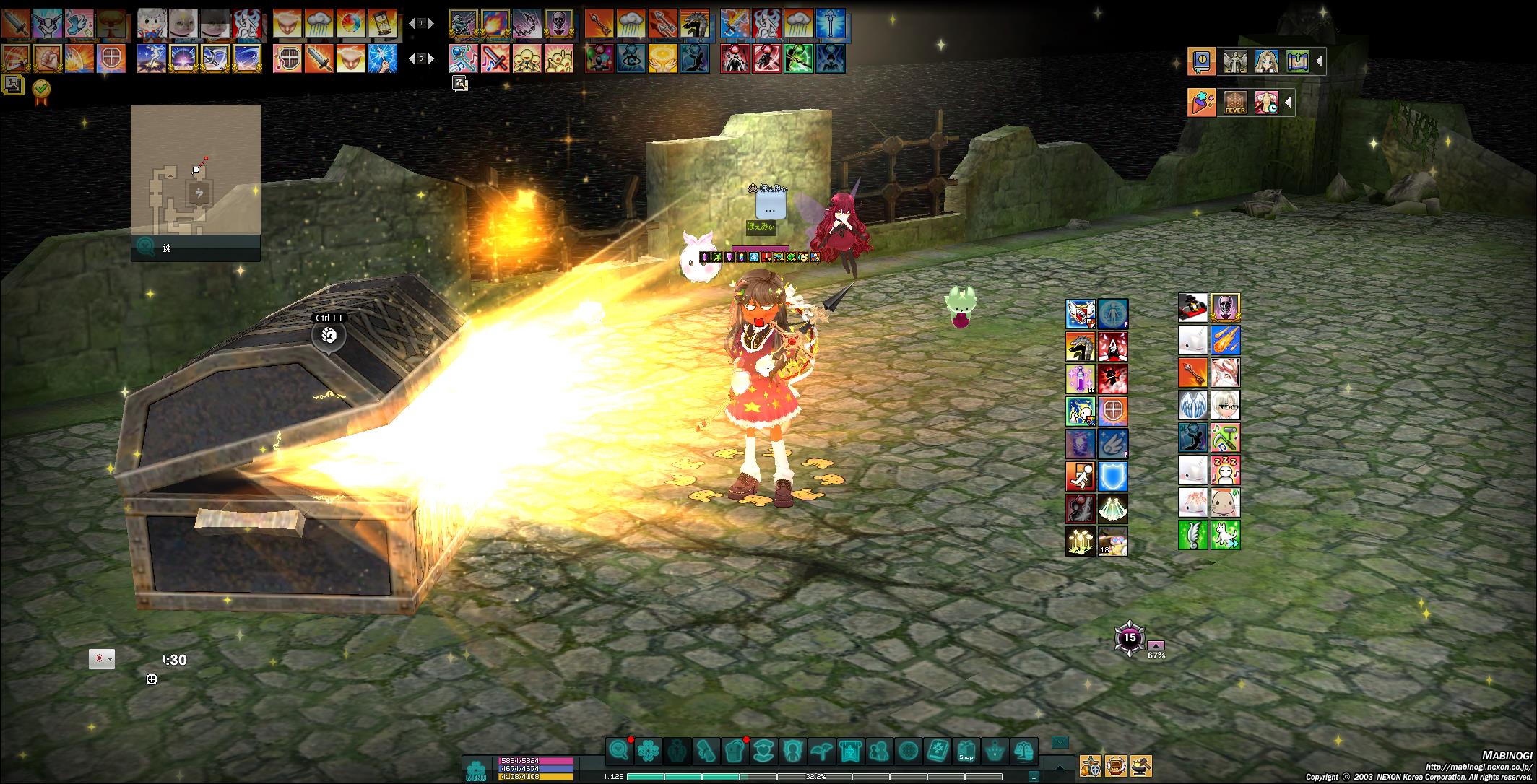Activate the white angel wings icon
1537x784 pixels.
[x=1192, y=405]
